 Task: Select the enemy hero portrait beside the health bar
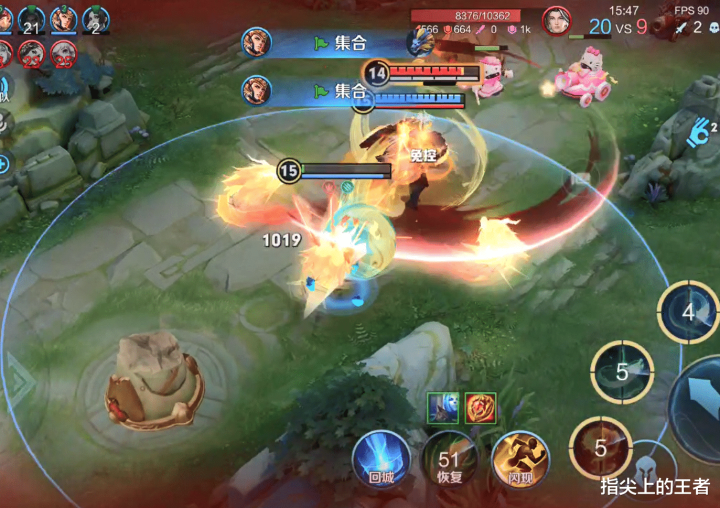pos(556,20)
